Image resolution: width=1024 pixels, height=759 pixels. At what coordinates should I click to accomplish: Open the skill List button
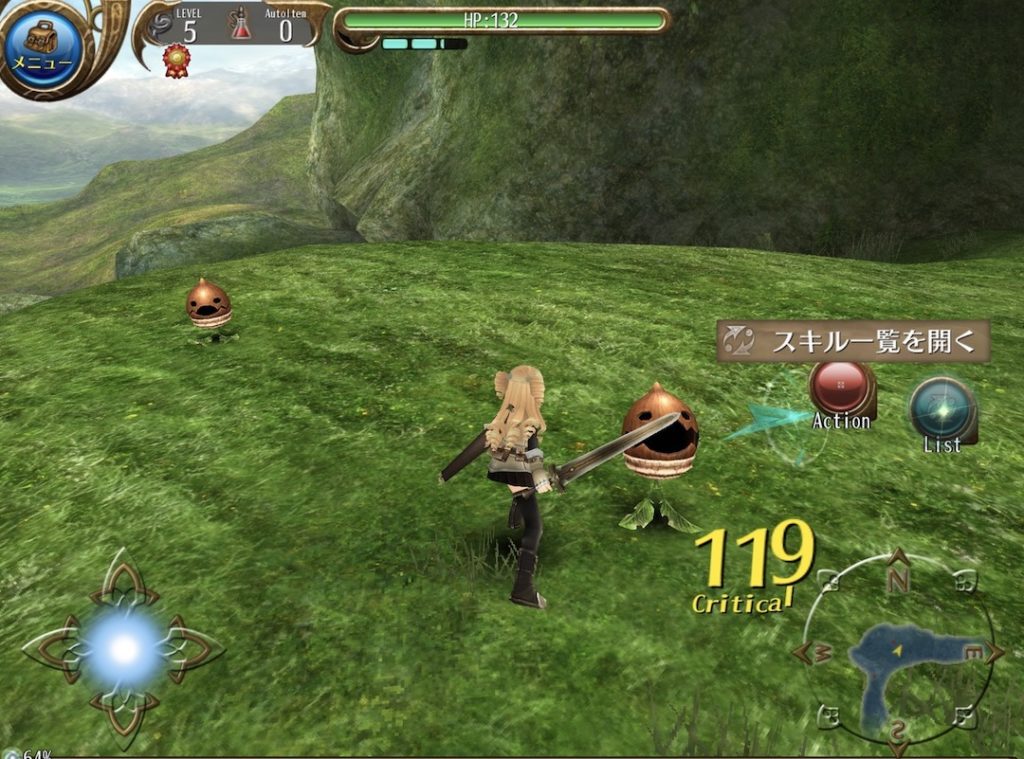[942, 408]
